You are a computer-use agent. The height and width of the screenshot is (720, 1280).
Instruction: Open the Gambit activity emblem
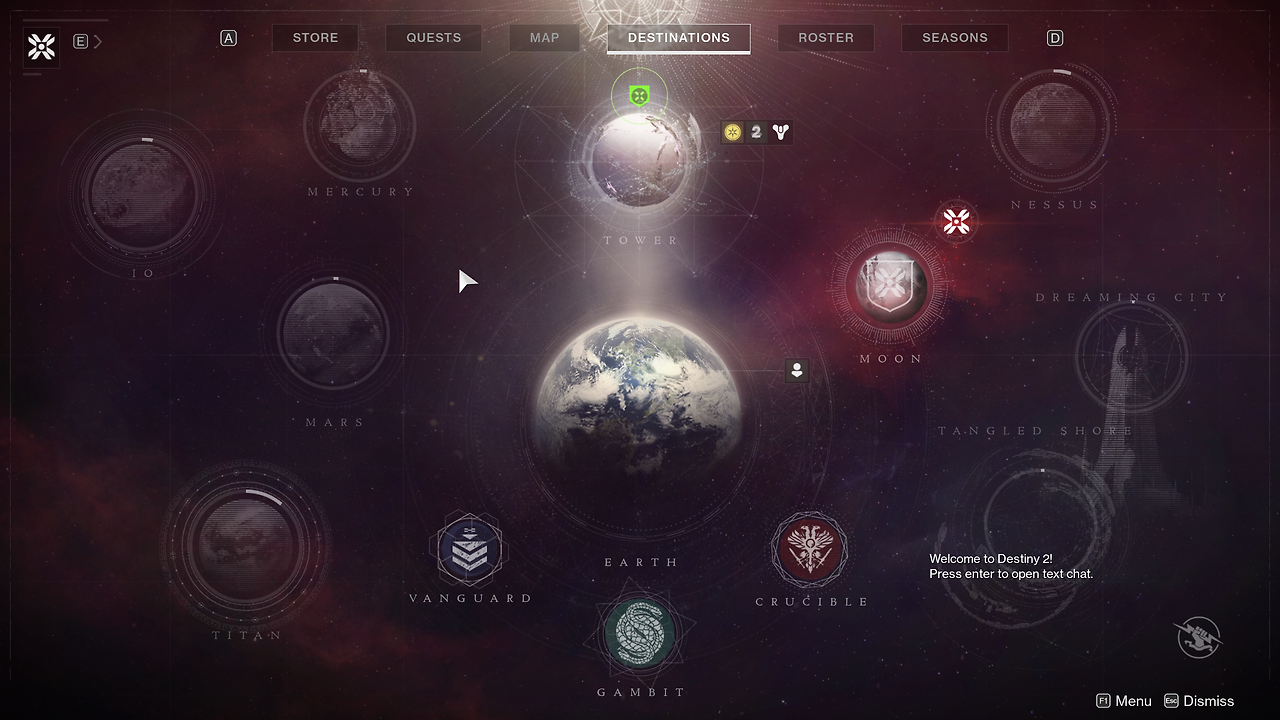point(640,633)
